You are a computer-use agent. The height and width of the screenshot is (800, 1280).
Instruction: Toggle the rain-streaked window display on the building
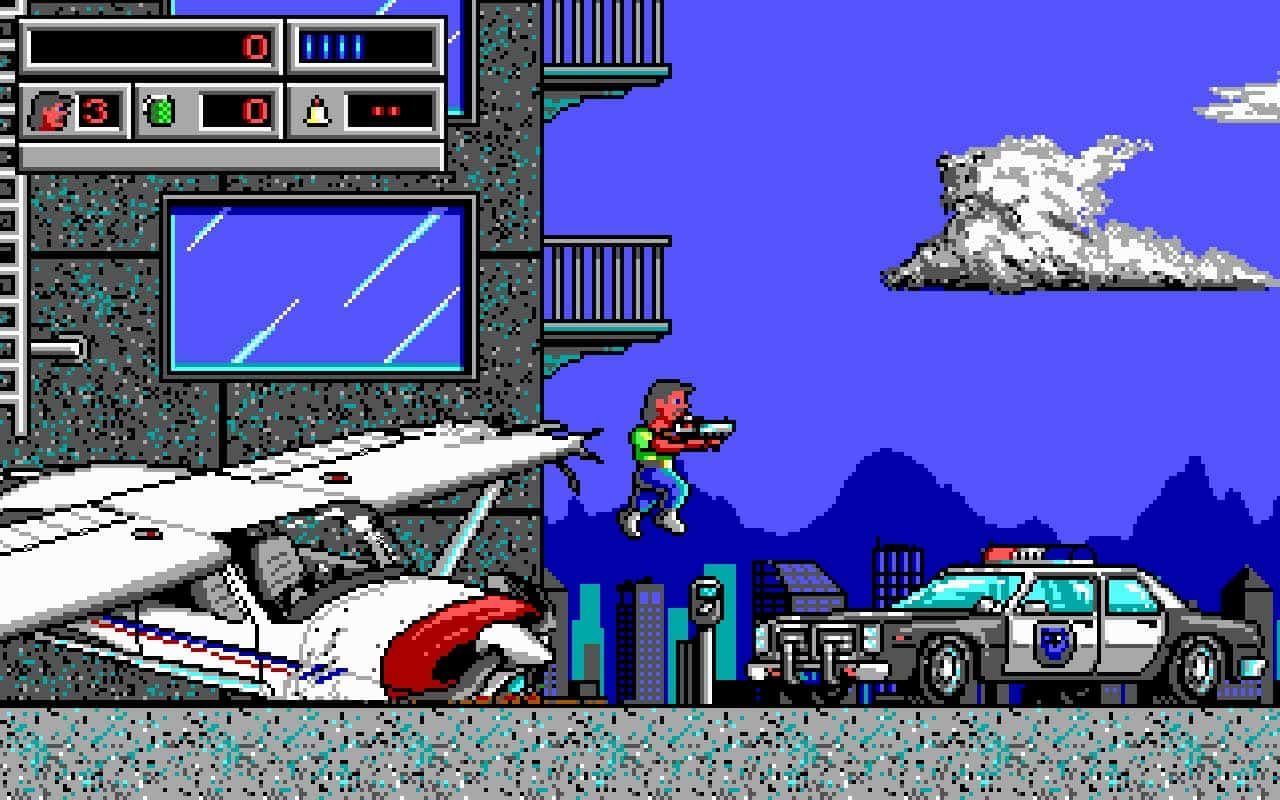pyautogui.click(x=320, y=285)
